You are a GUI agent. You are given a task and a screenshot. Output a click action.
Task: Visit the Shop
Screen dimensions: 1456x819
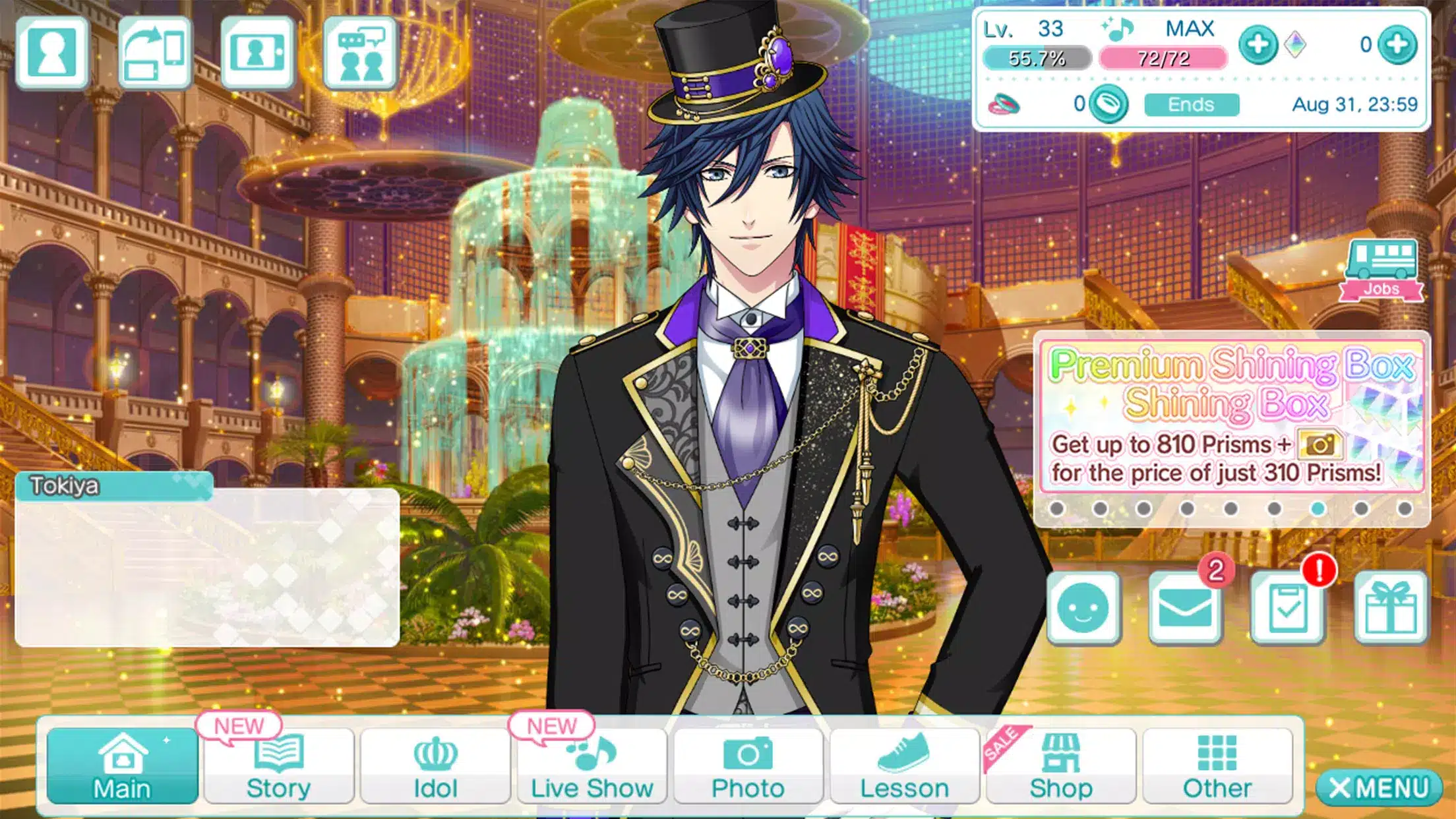1061,766
